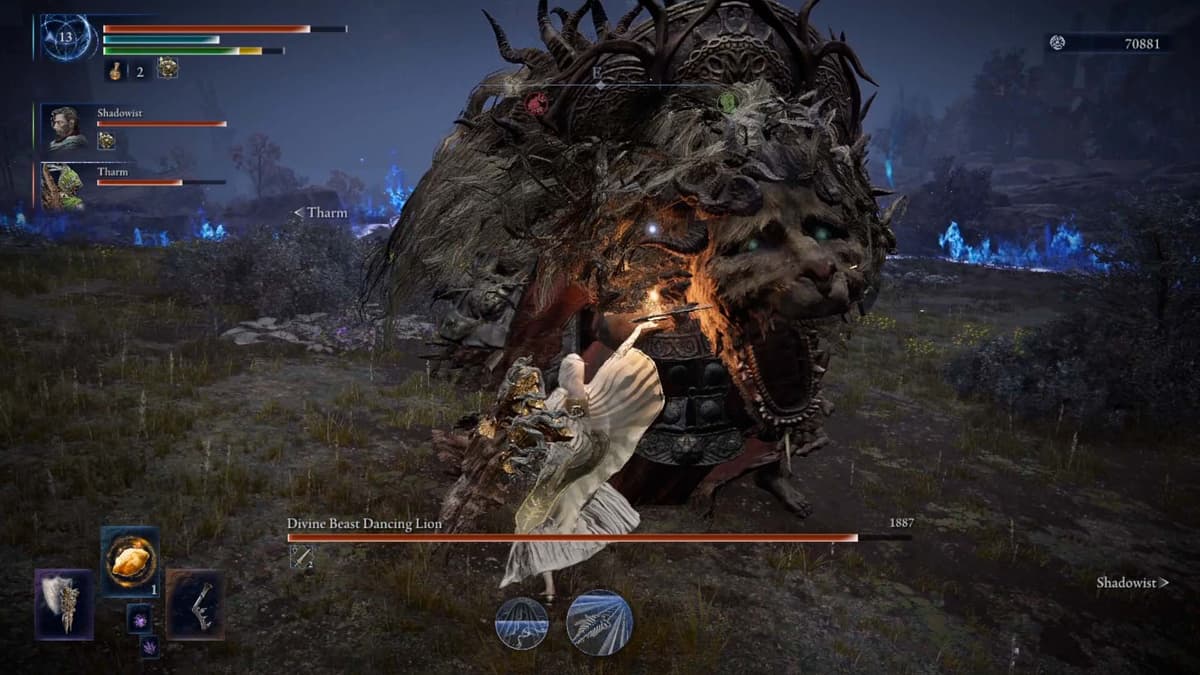Image resolution: width=1200 pixels, height=675 pixels.
Task: Use the golden consumable item slot
Action: point(130,561)
